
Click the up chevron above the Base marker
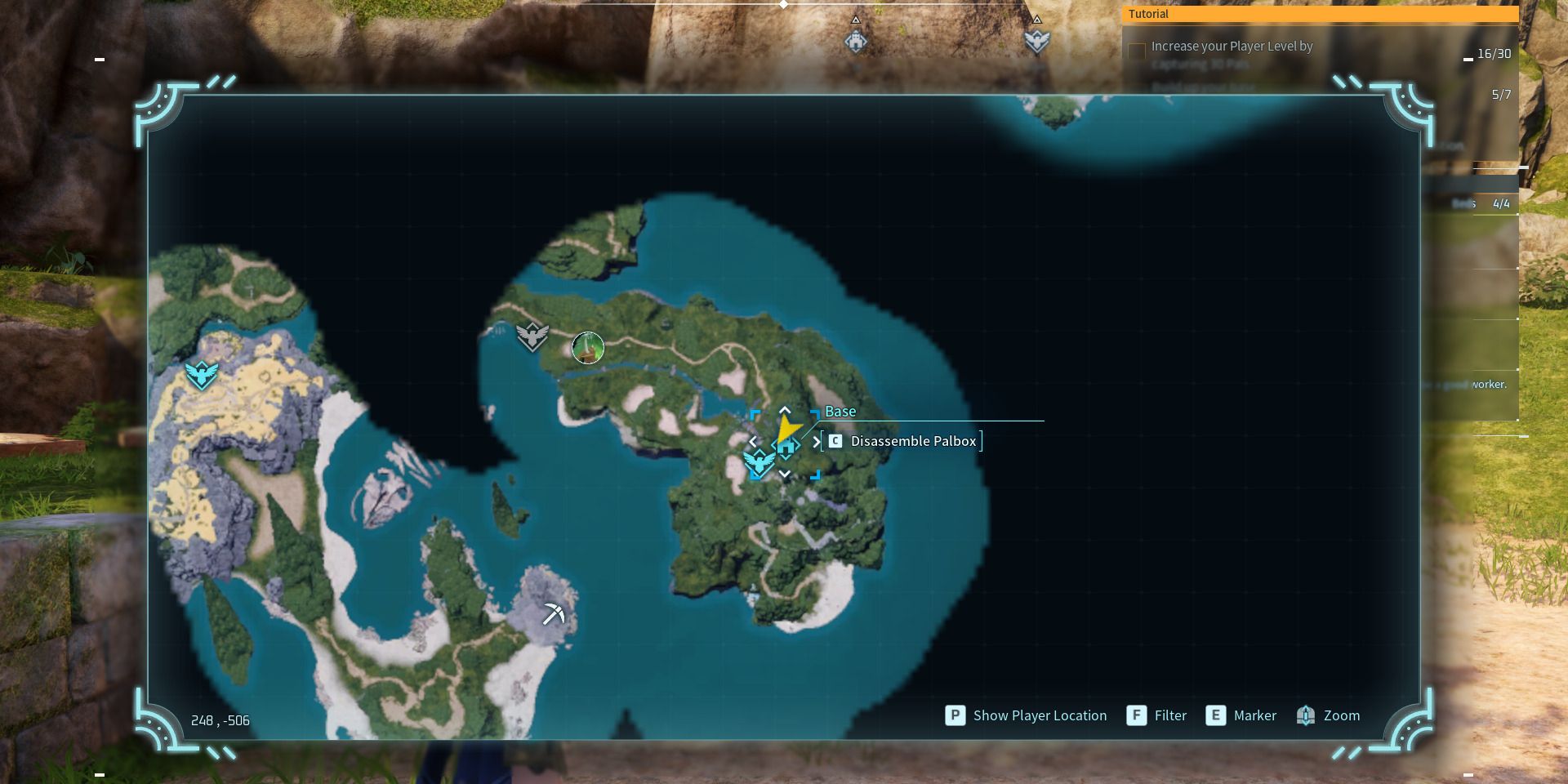pyautogui.click(x=785, y=411)
